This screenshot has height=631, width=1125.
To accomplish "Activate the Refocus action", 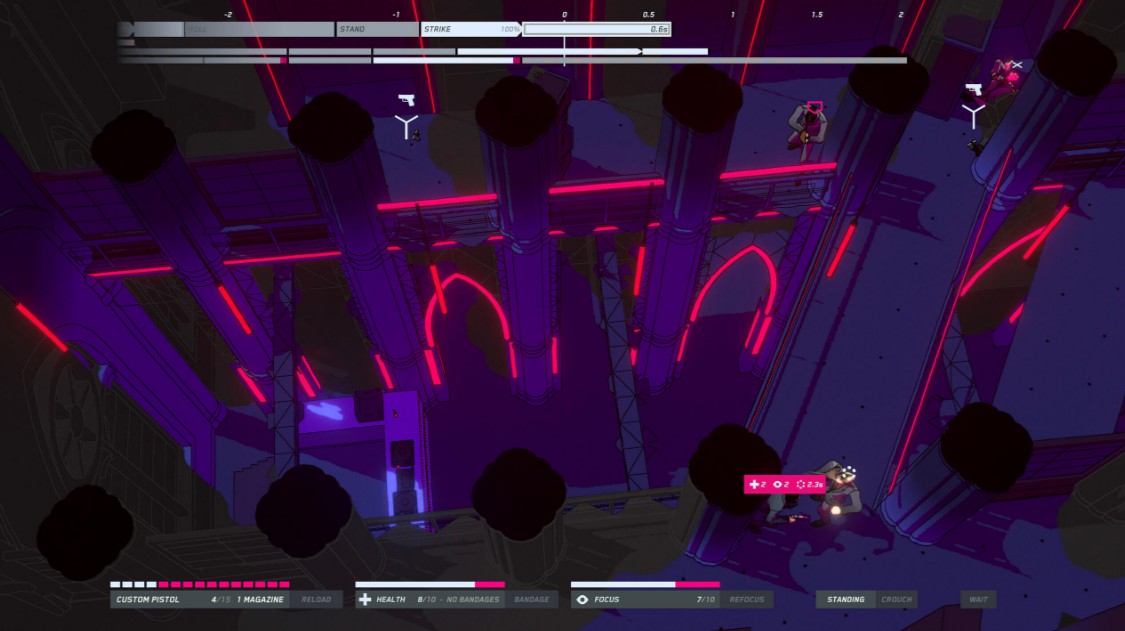I will [x=747, y=600].
